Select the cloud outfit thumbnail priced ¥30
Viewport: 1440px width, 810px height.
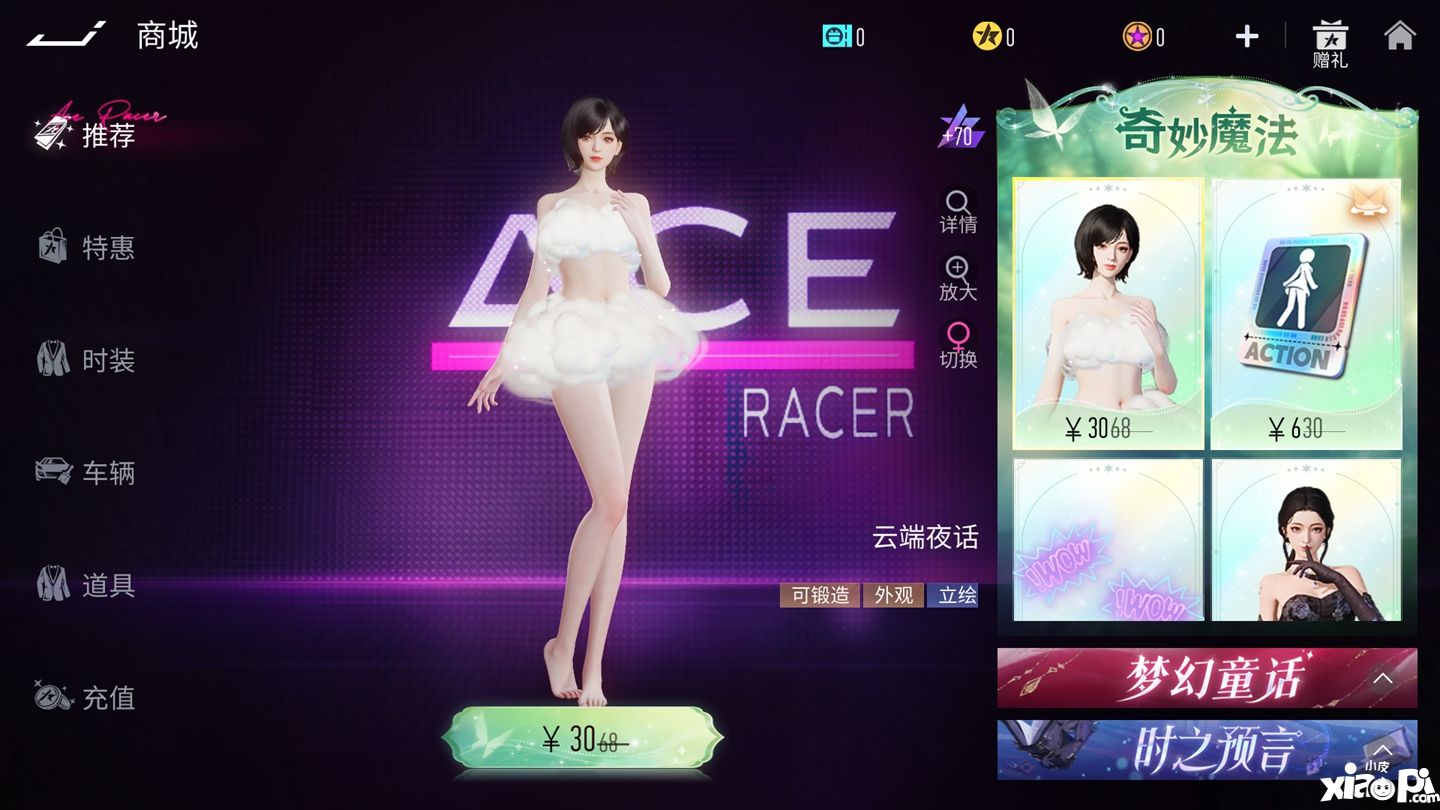tap(1108, 314)
